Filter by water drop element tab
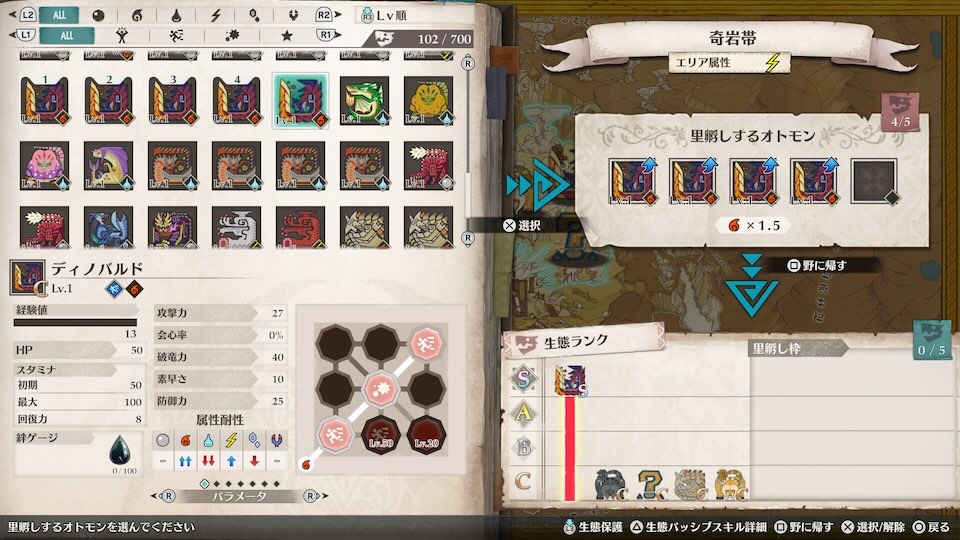This screenshot has height=540, width=960. pyautogui.click(x=176, y=15)
